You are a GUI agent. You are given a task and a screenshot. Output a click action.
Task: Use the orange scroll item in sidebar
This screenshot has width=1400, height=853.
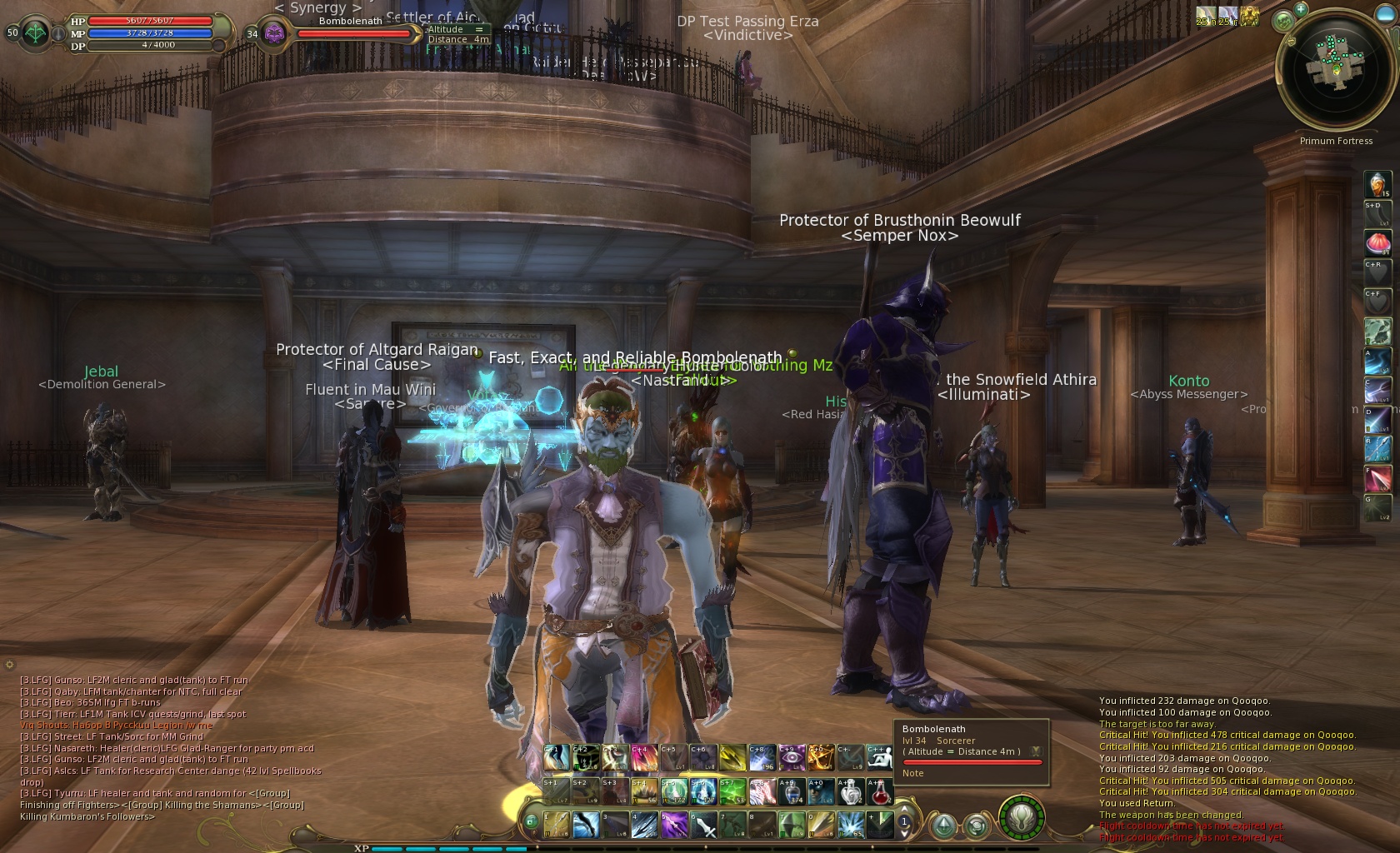click(1377, 184)
